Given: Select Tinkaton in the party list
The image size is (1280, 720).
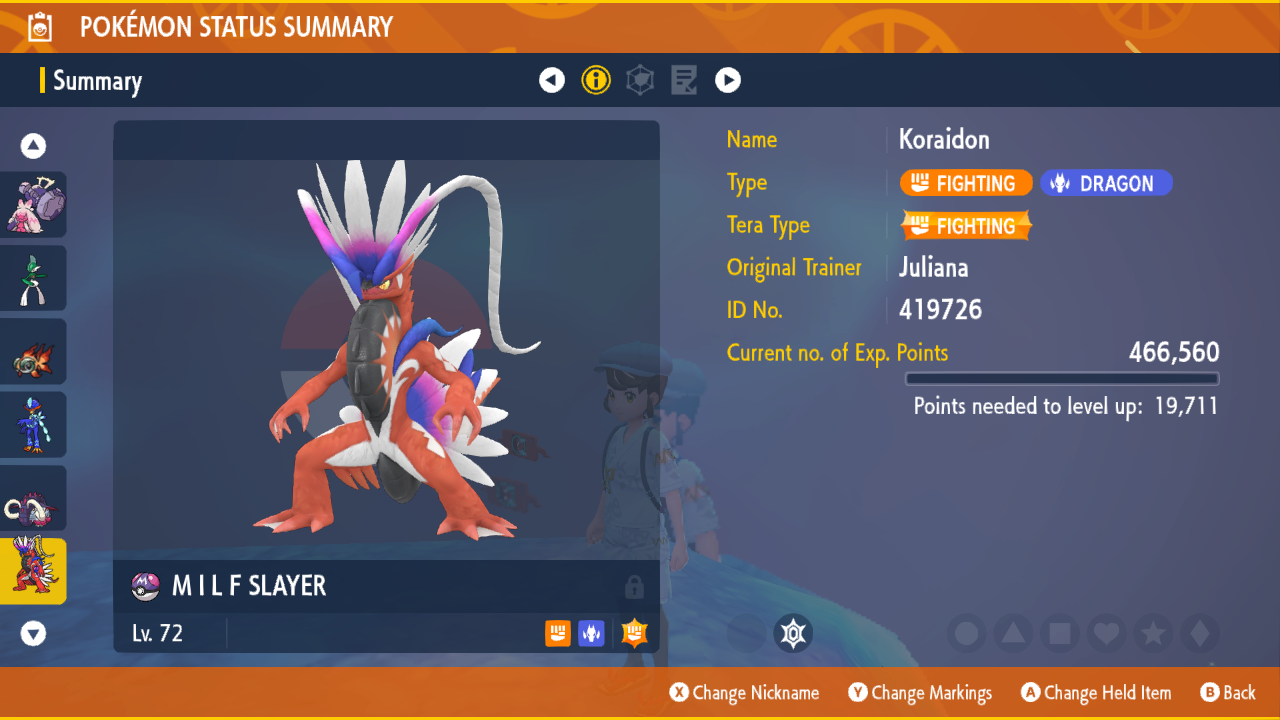Looking at the screenshot, I should tap(33, 205).
